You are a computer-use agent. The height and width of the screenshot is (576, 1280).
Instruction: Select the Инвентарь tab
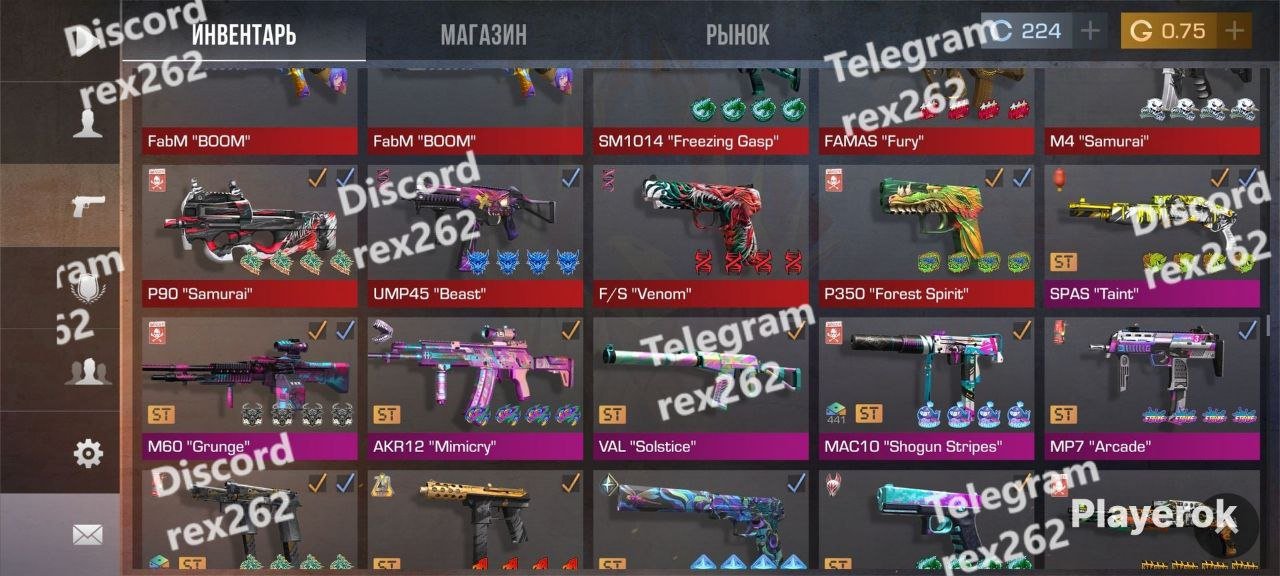point(243,35)
